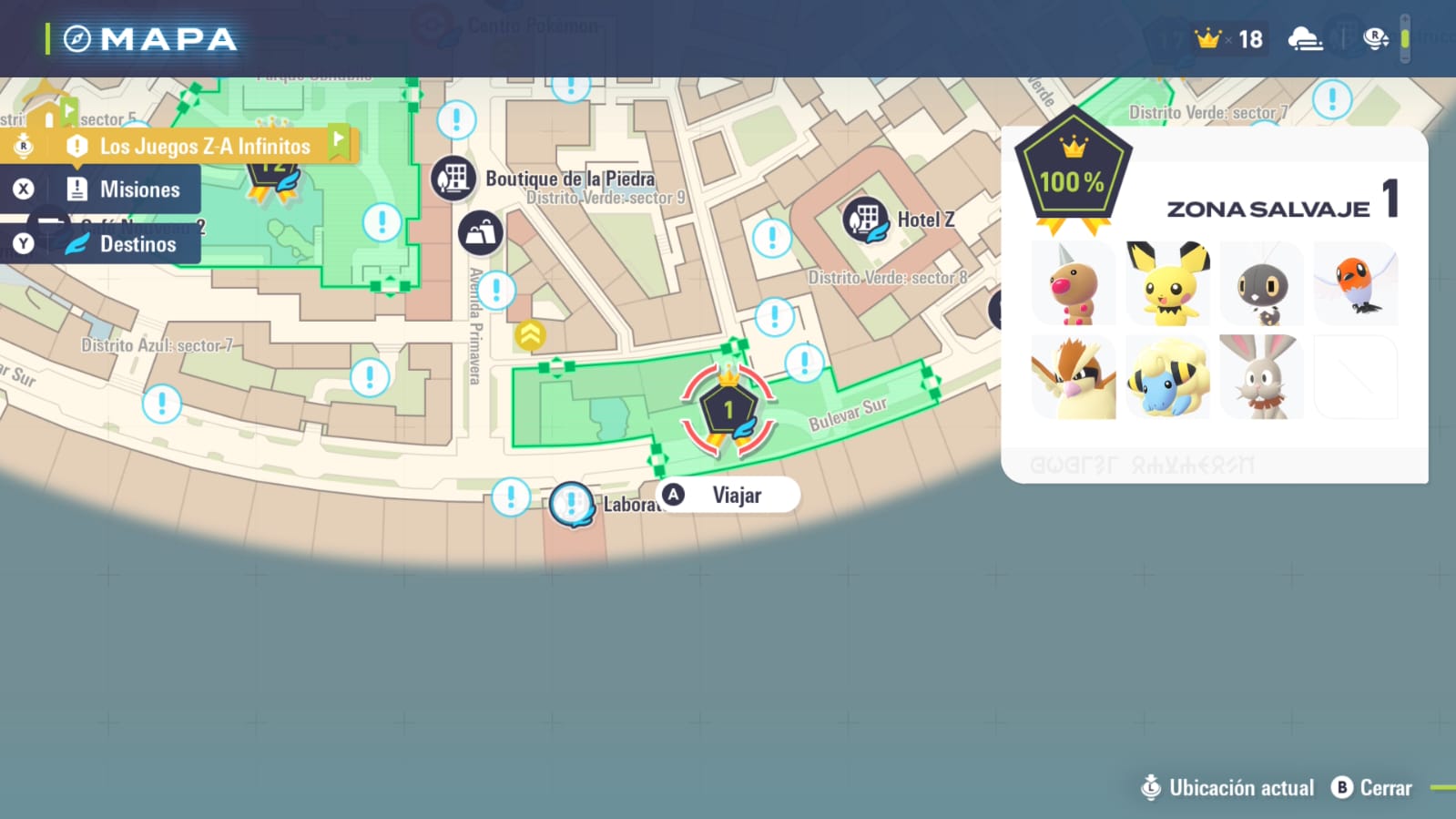Screen dimensions: 1456x819
Task: View Pidgey in the wild zone panel
Action: point(1074,377)
